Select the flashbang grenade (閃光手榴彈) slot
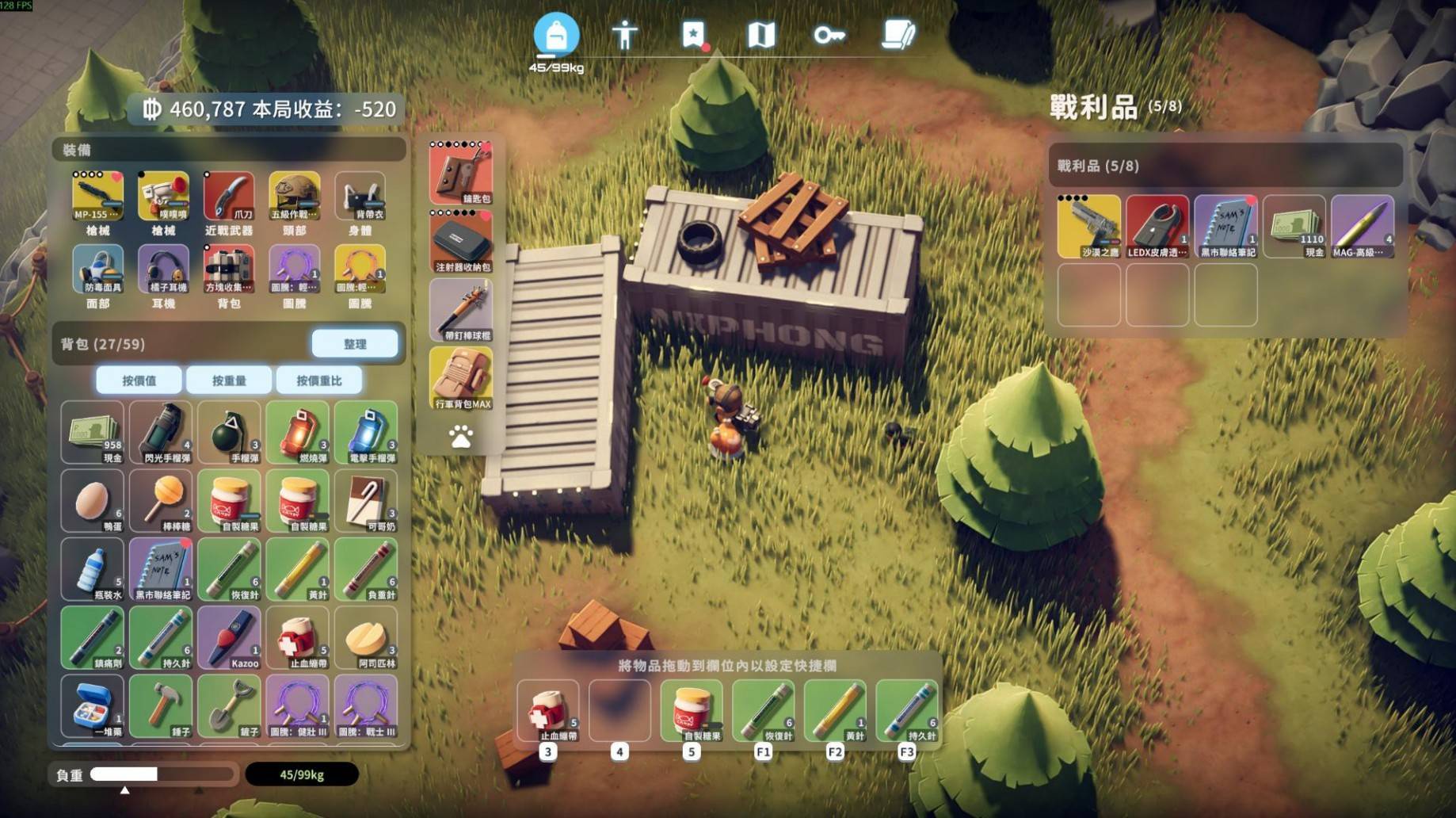1456x818 pixels. point(162,432)
